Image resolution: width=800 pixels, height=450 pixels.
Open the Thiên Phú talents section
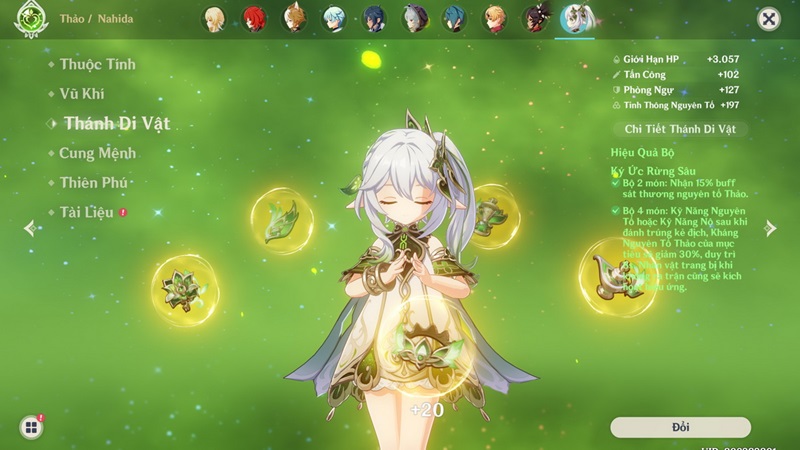[x=93, y=183]
